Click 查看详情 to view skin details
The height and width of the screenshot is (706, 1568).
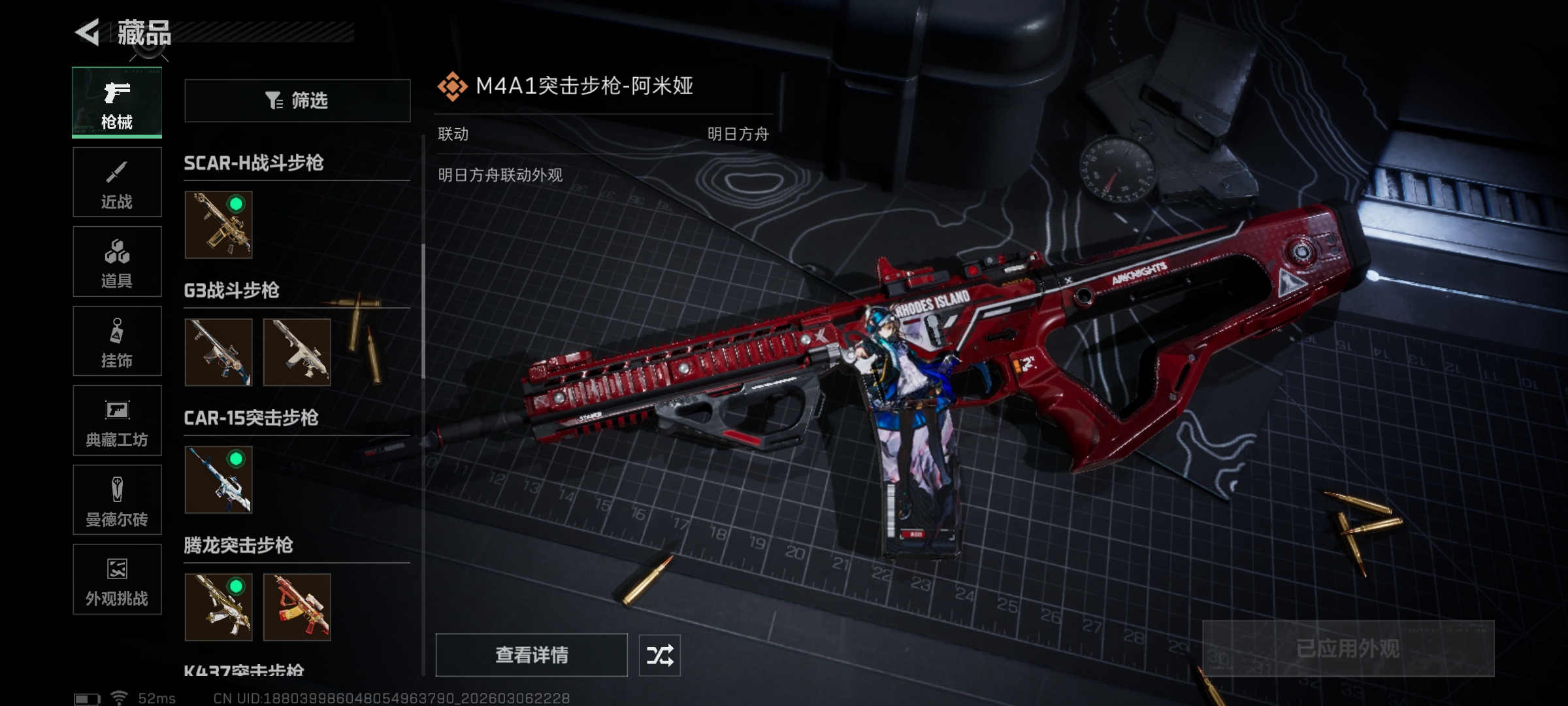click(531, 655)
